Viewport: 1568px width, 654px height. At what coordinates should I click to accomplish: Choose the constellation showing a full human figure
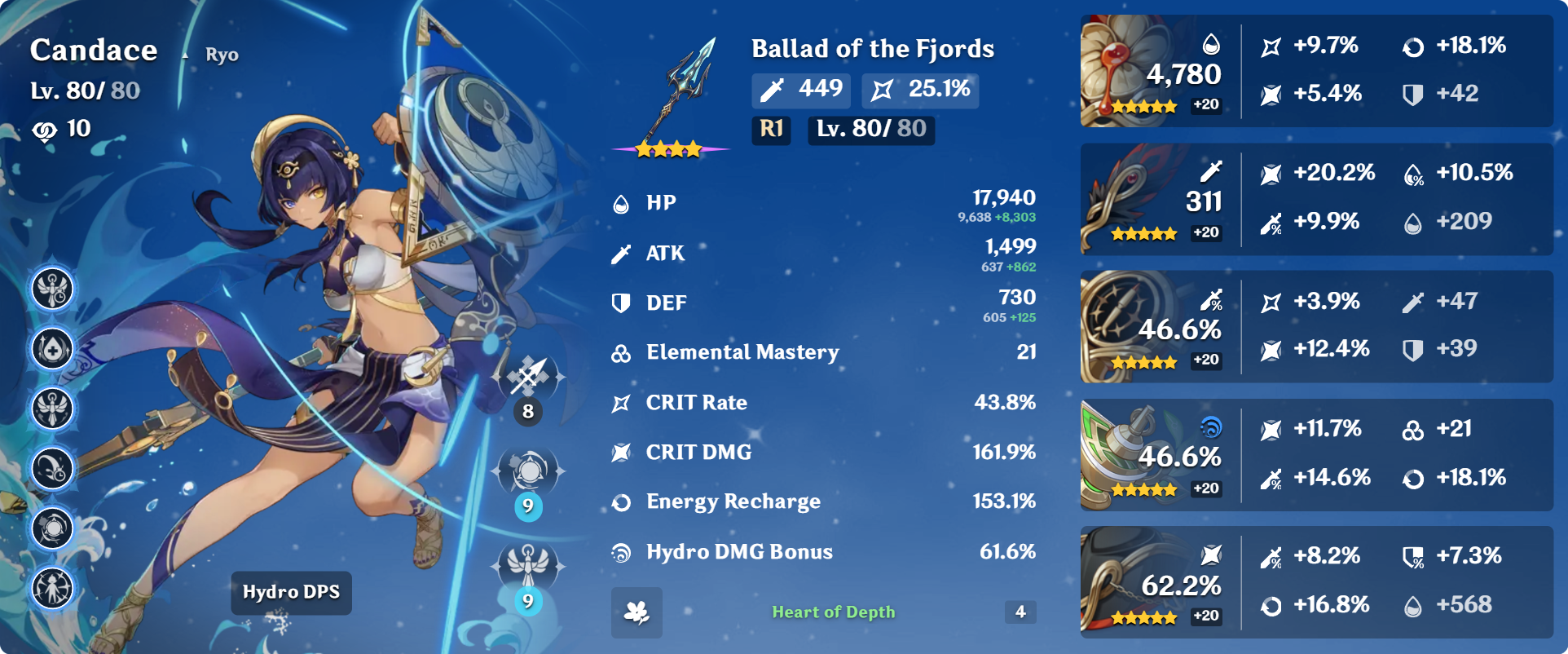(x=53, y=588)
